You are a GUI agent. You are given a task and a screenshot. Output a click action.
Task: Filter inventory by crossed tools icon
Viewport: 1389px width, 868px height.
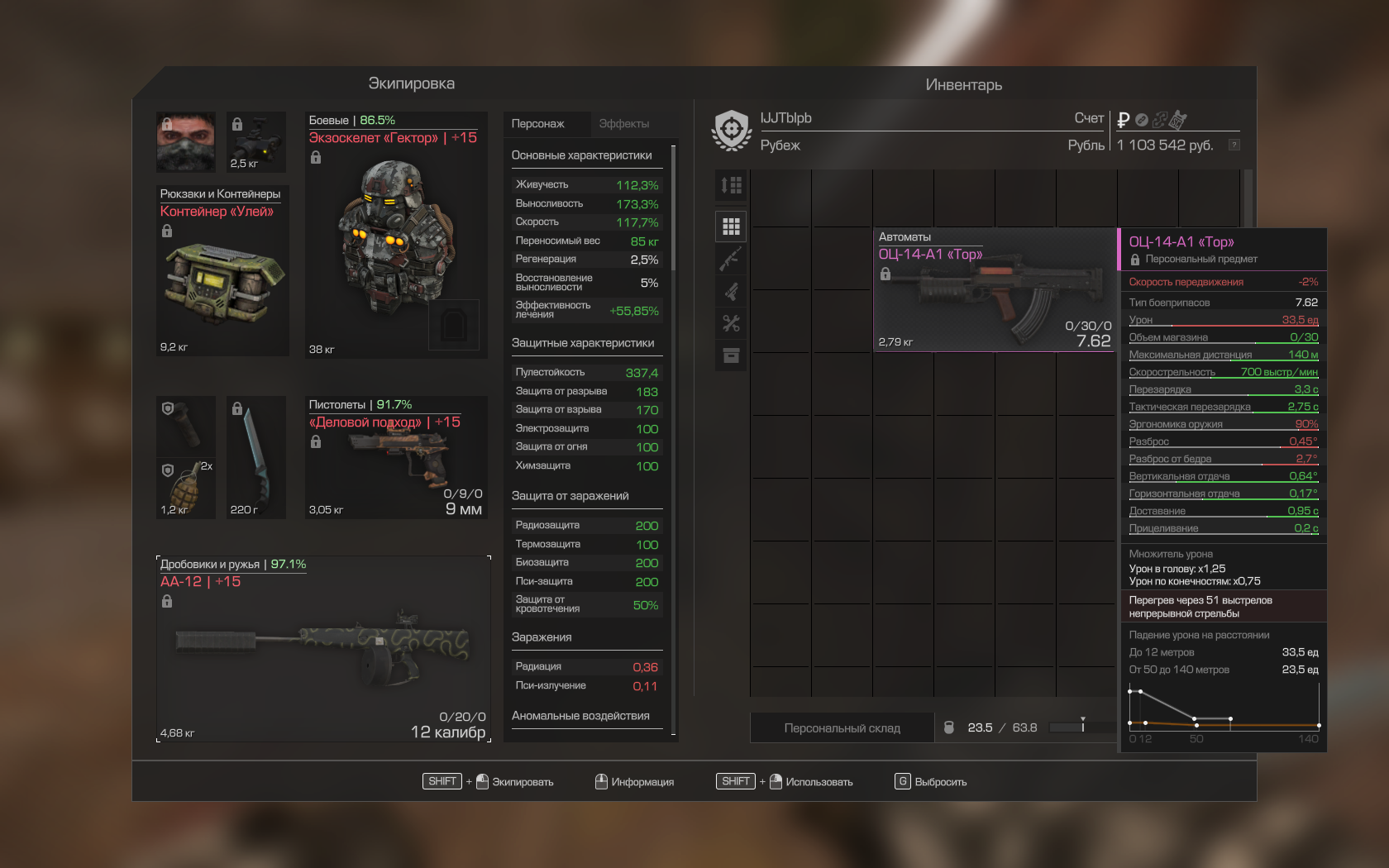(x=732, y=323)
